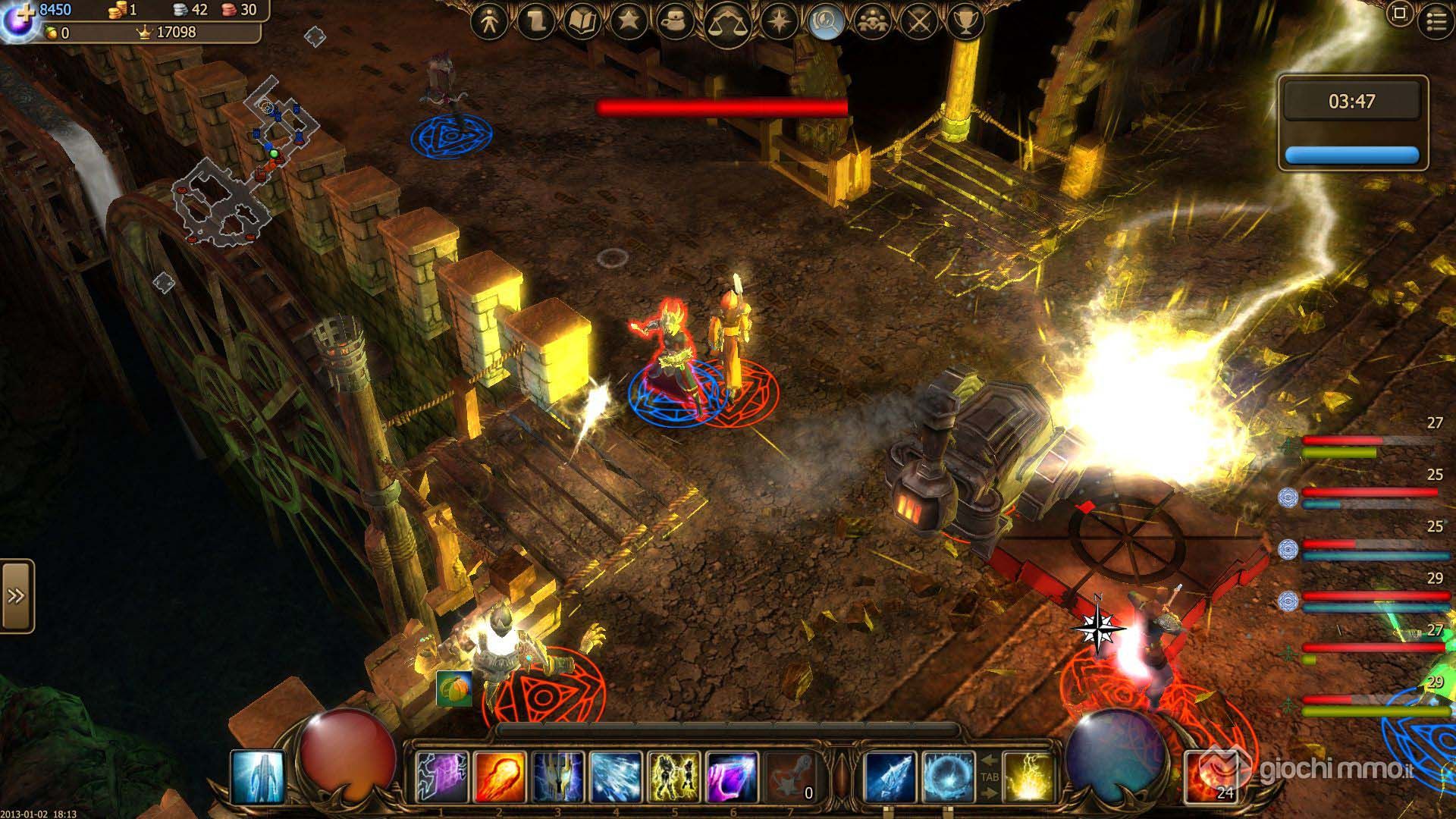1456x819 pixels.
Task: Open the crossed swords PvP icon
Action: click(919, 22)
